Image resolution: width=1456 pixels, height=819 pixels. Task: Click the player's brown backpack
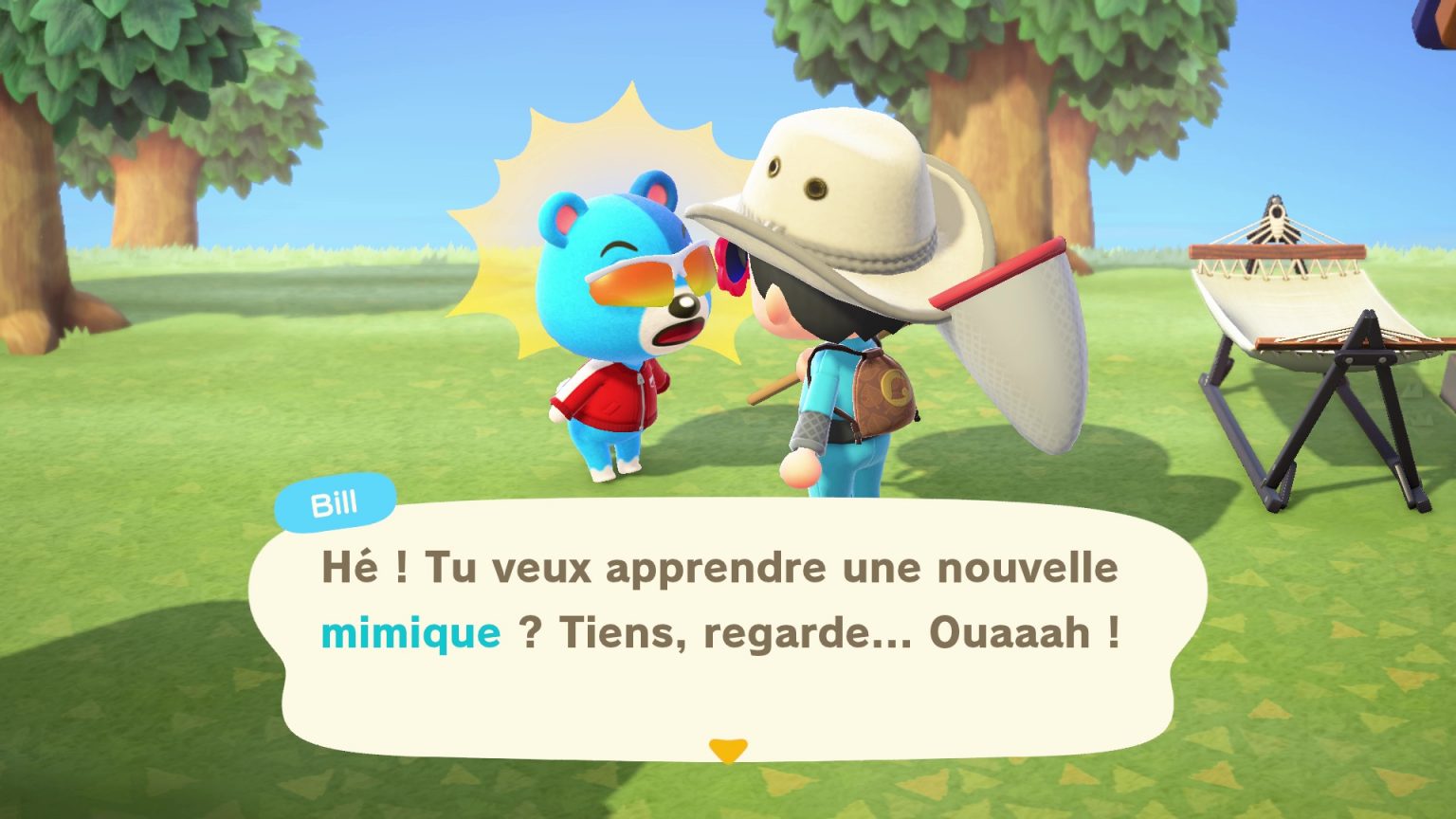pyautogui.click(x=886, y=389)
